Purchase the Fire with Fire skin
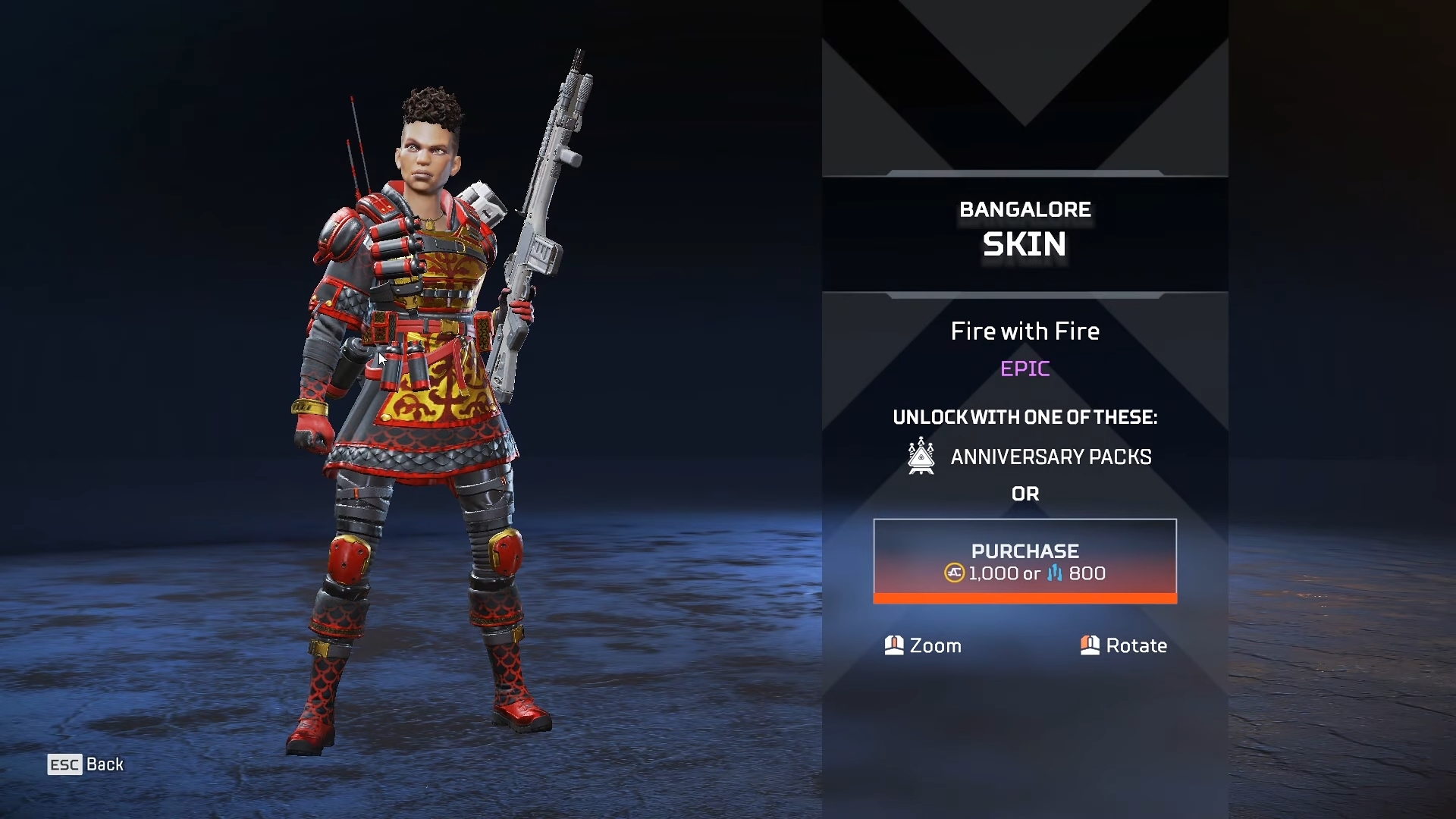1456x819 pixels. pos(1025,560)
